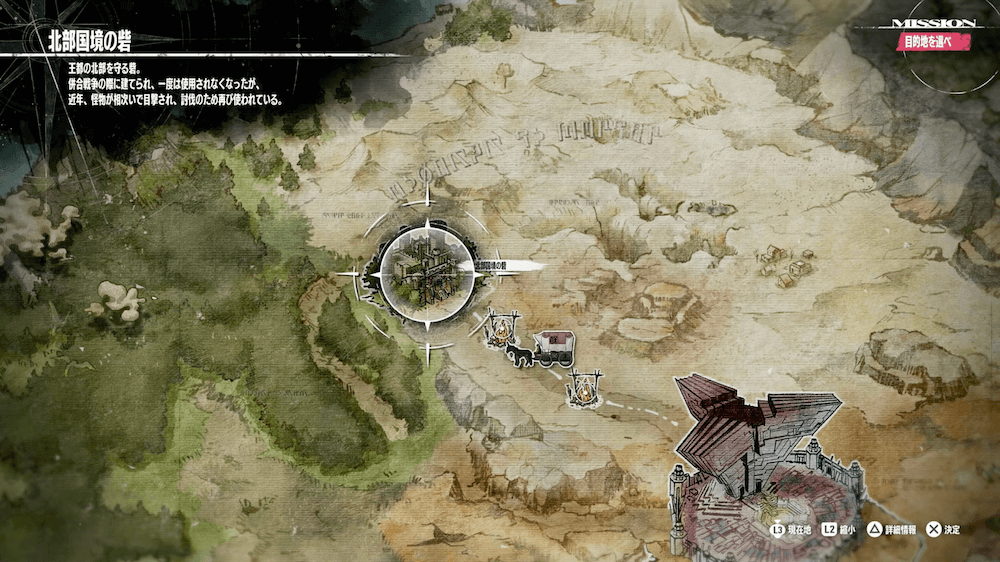Click the horse-drawn carriage map icon
Screen dimensions: 1000x562
(x=541, y=350)
